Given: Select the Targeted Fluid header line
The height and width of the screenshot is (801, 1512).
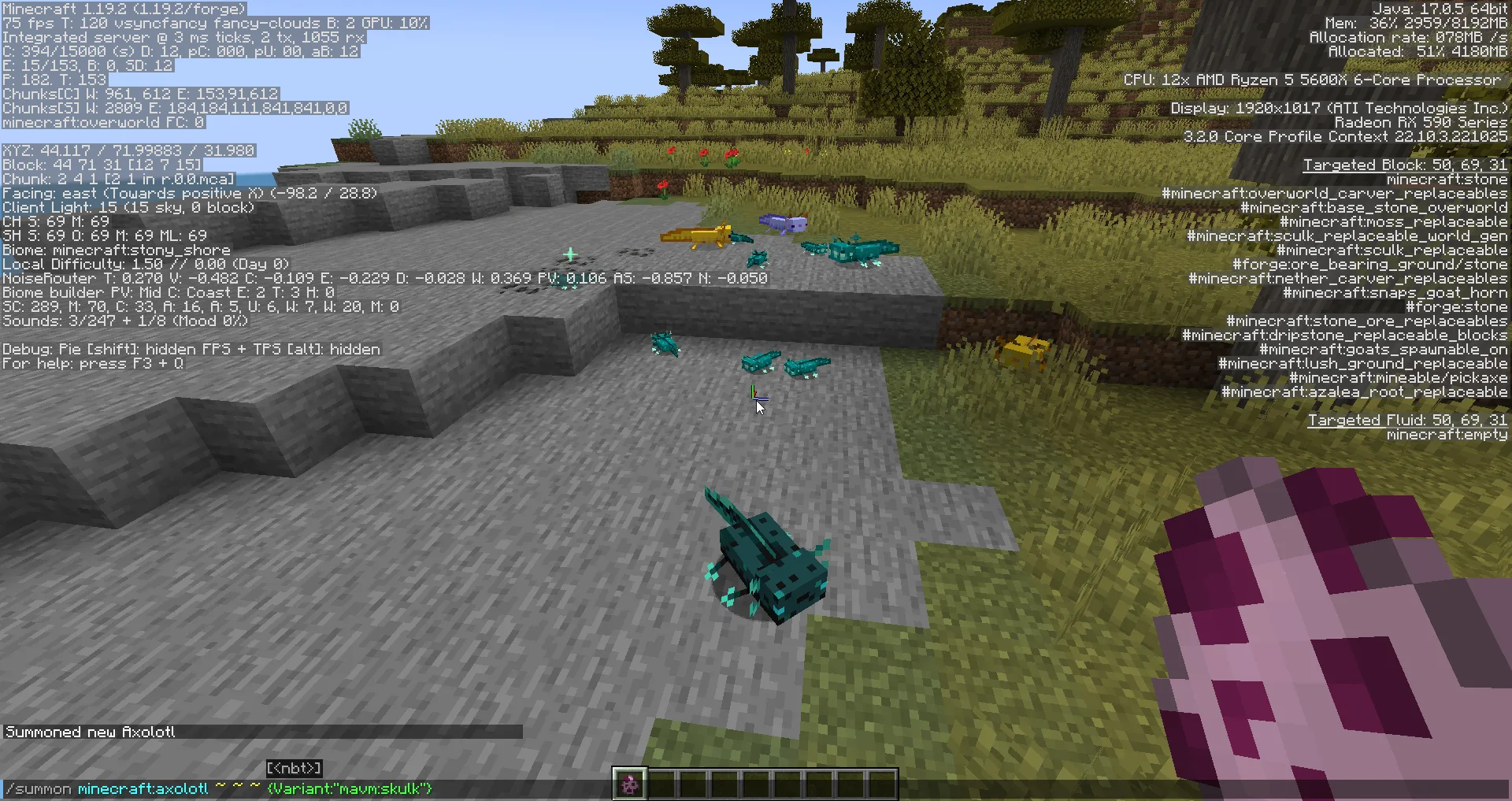Looking at the screenshot, I should (x=1406, y=420).
